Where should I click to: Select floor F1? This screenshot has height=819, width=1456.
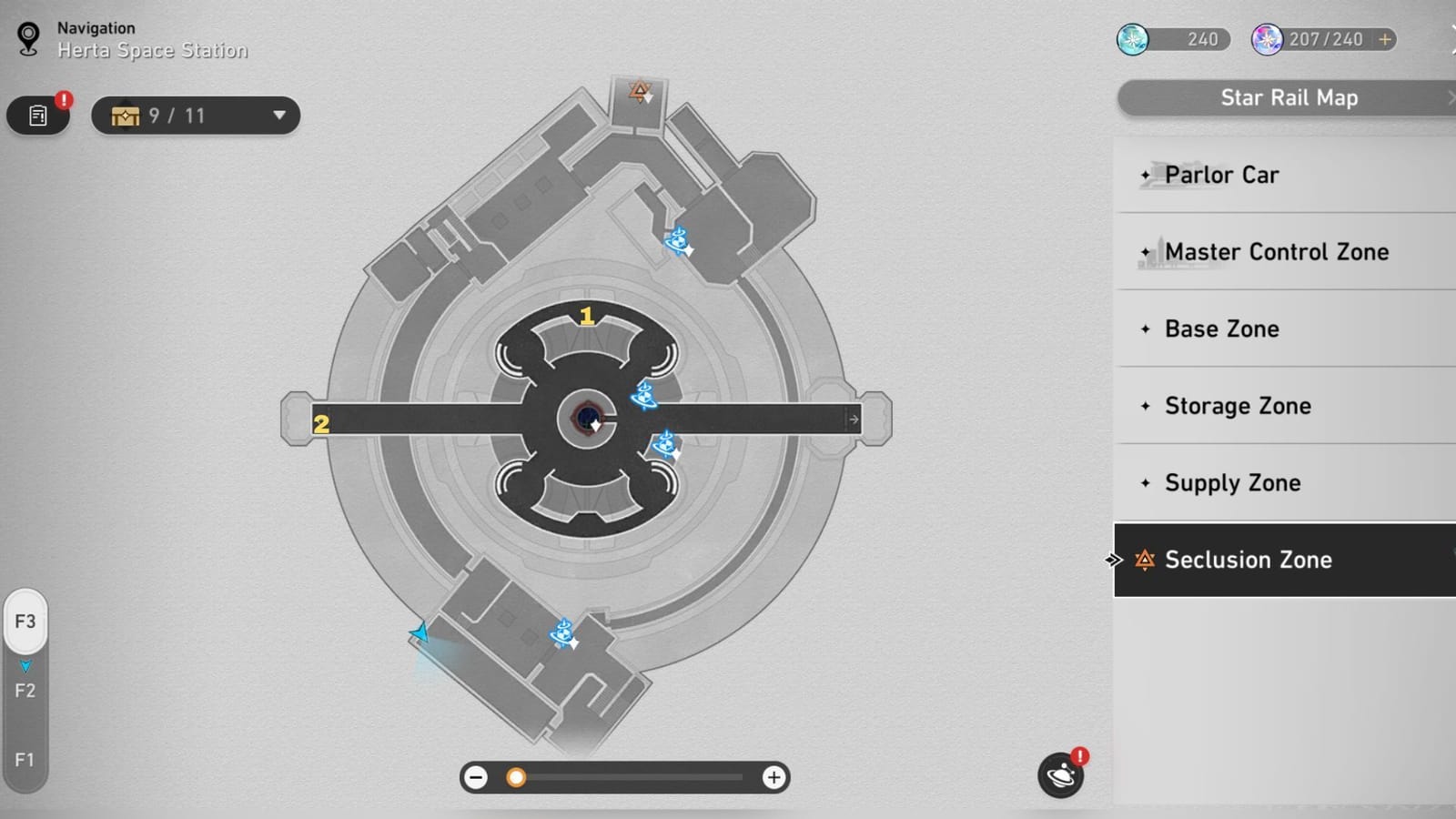pyautogui.click(x=25, y=760)
